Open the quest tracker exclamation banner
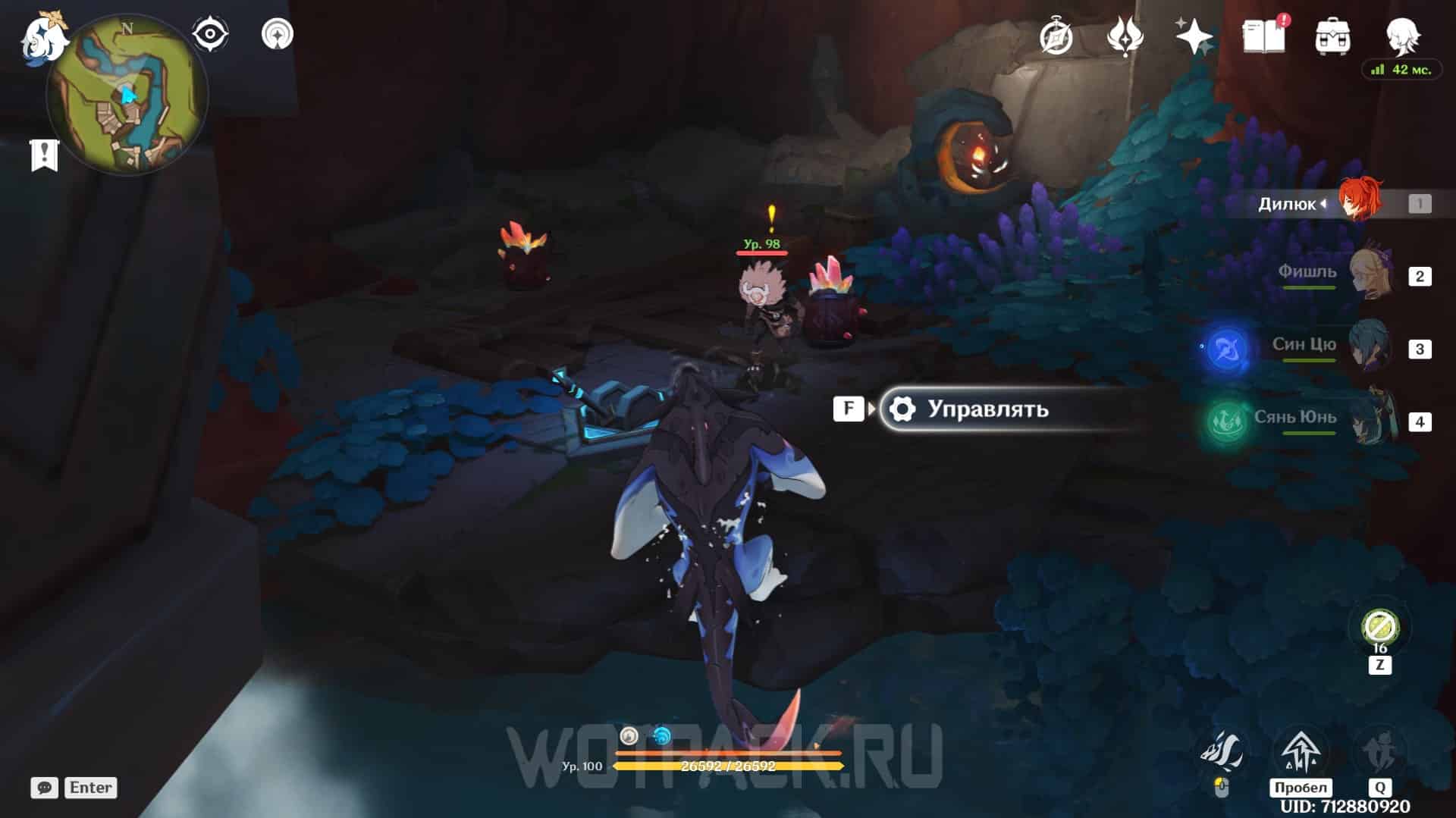The image size is (1456, 818). [x=44, y=155]
